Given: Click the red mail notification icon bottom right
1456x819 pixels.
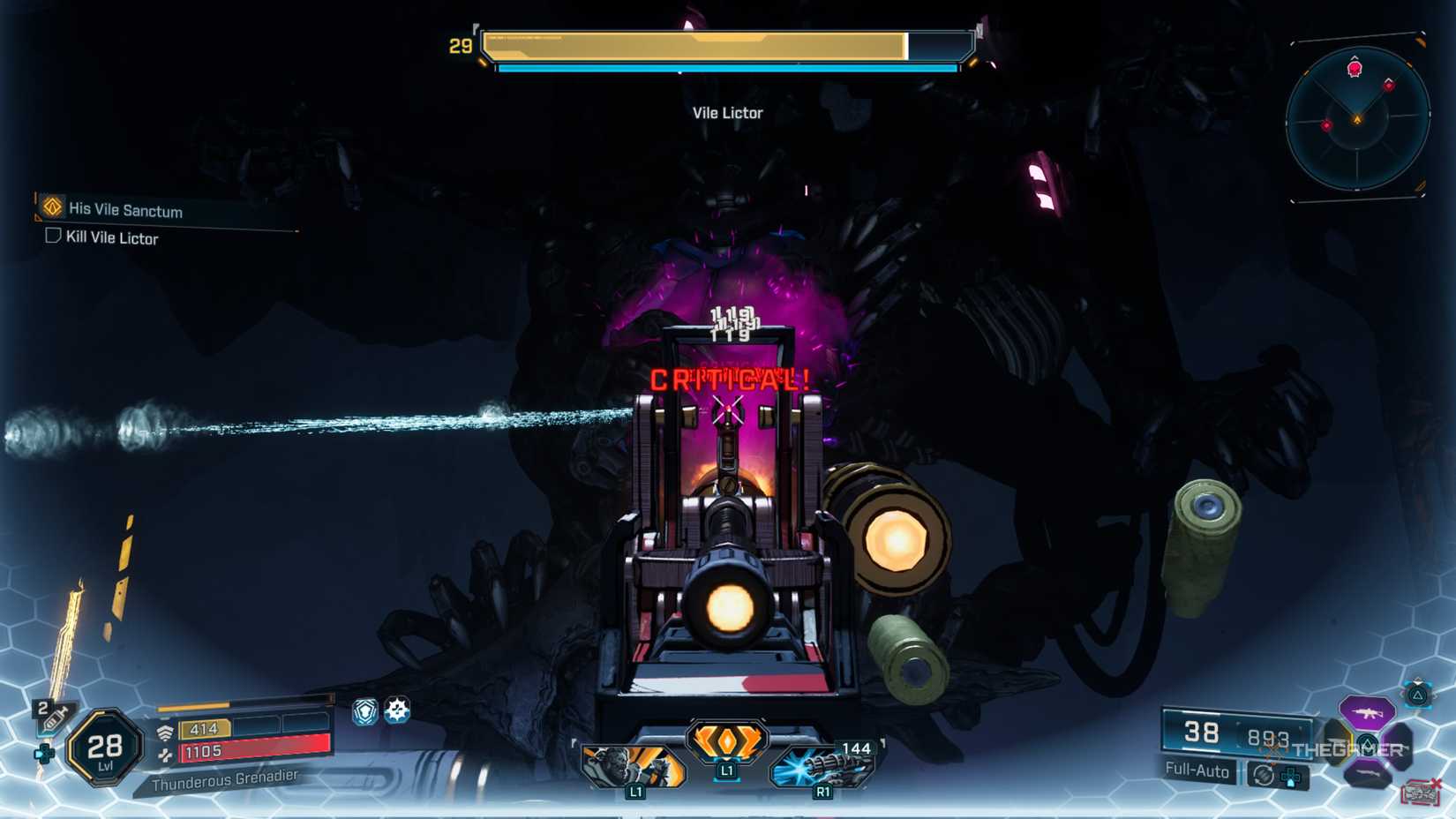Looking at the screenshot, I should click(x=1421, y=791).
